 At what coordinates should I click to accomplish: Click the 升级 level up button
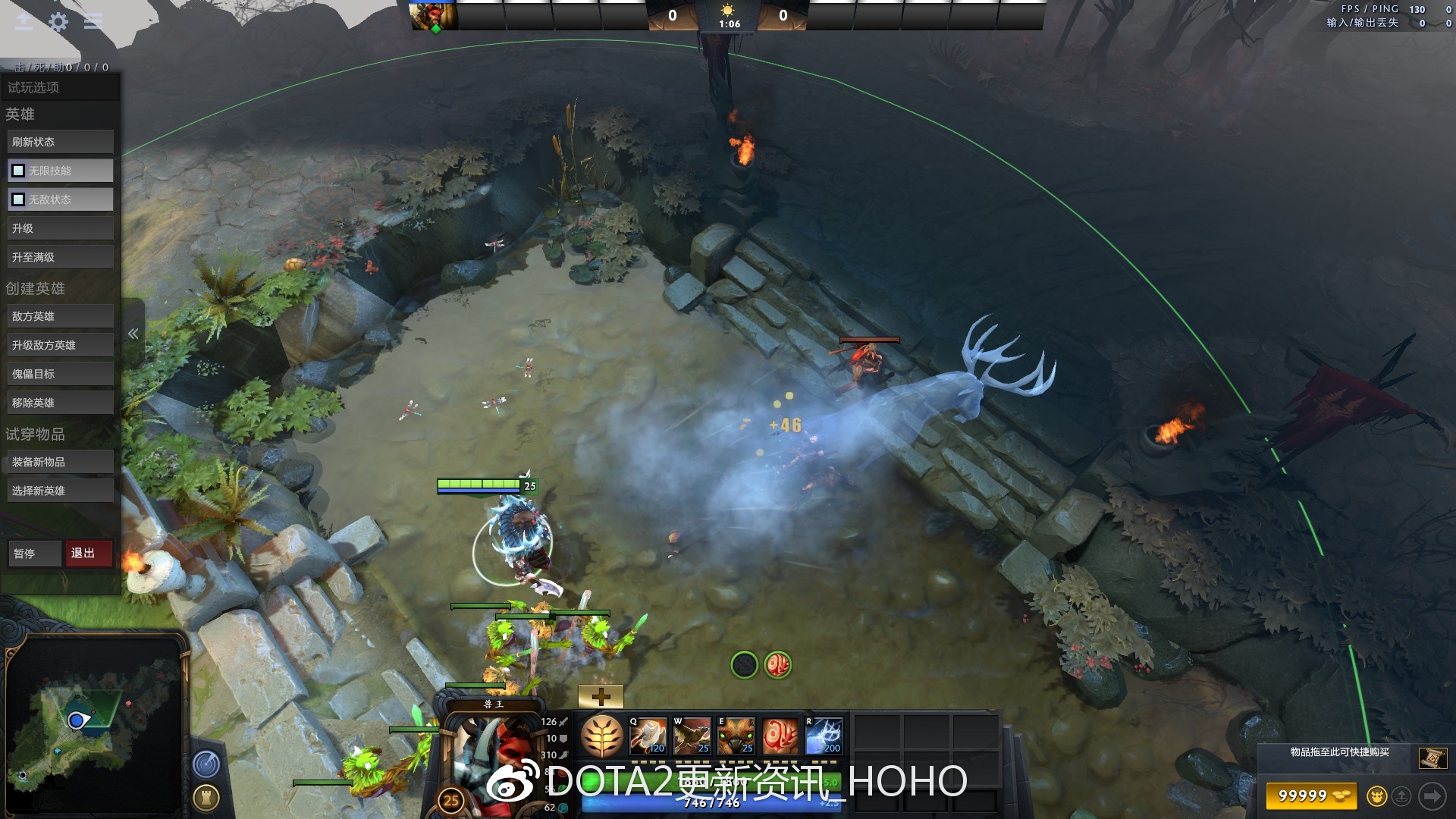(x=61, y=228)
